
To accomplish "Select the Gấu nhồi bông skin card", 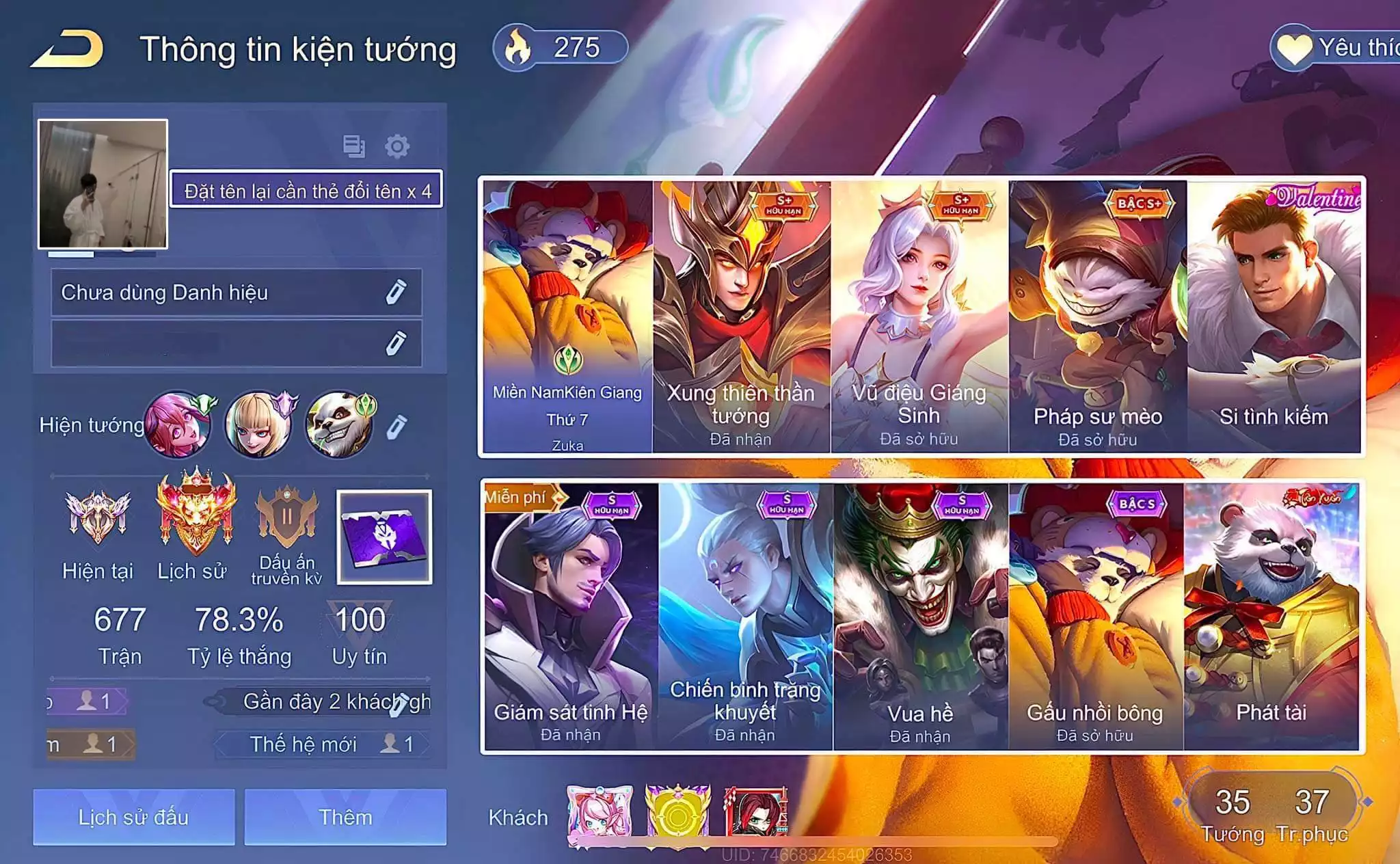I will coord(1095,617).
